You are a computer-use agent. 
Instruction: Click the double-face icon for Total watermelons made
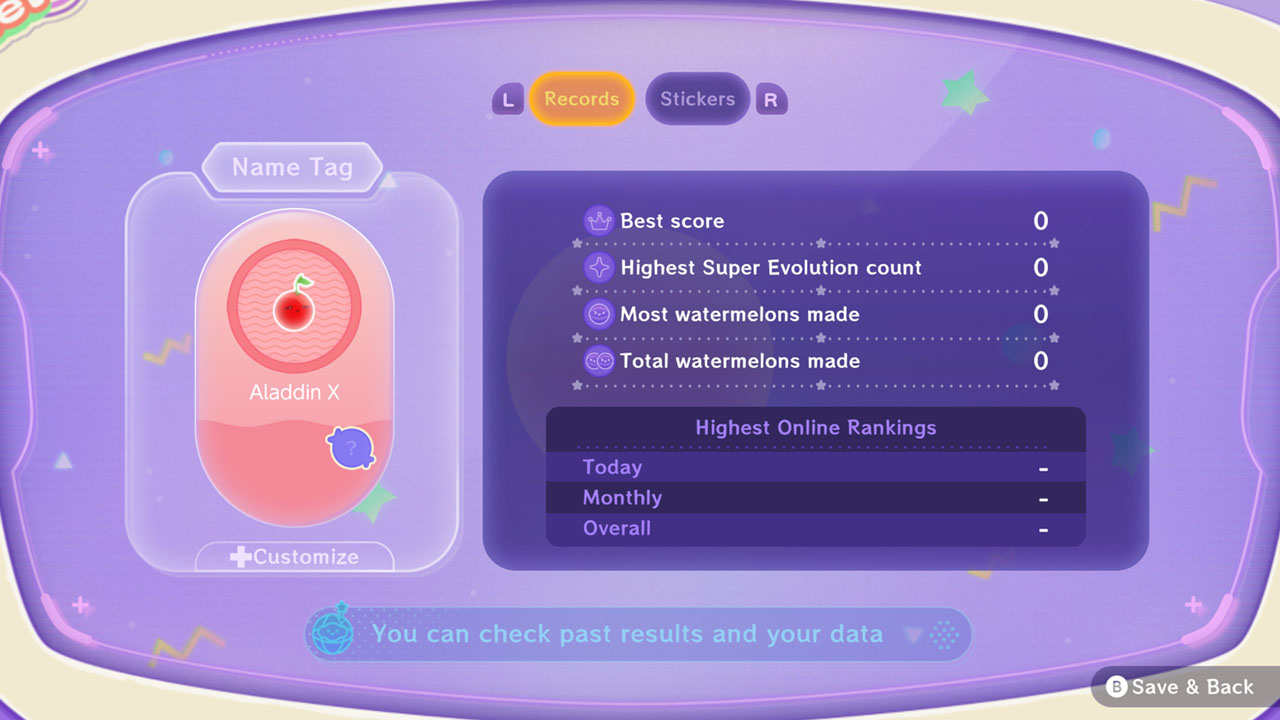[x=598, y=361]
